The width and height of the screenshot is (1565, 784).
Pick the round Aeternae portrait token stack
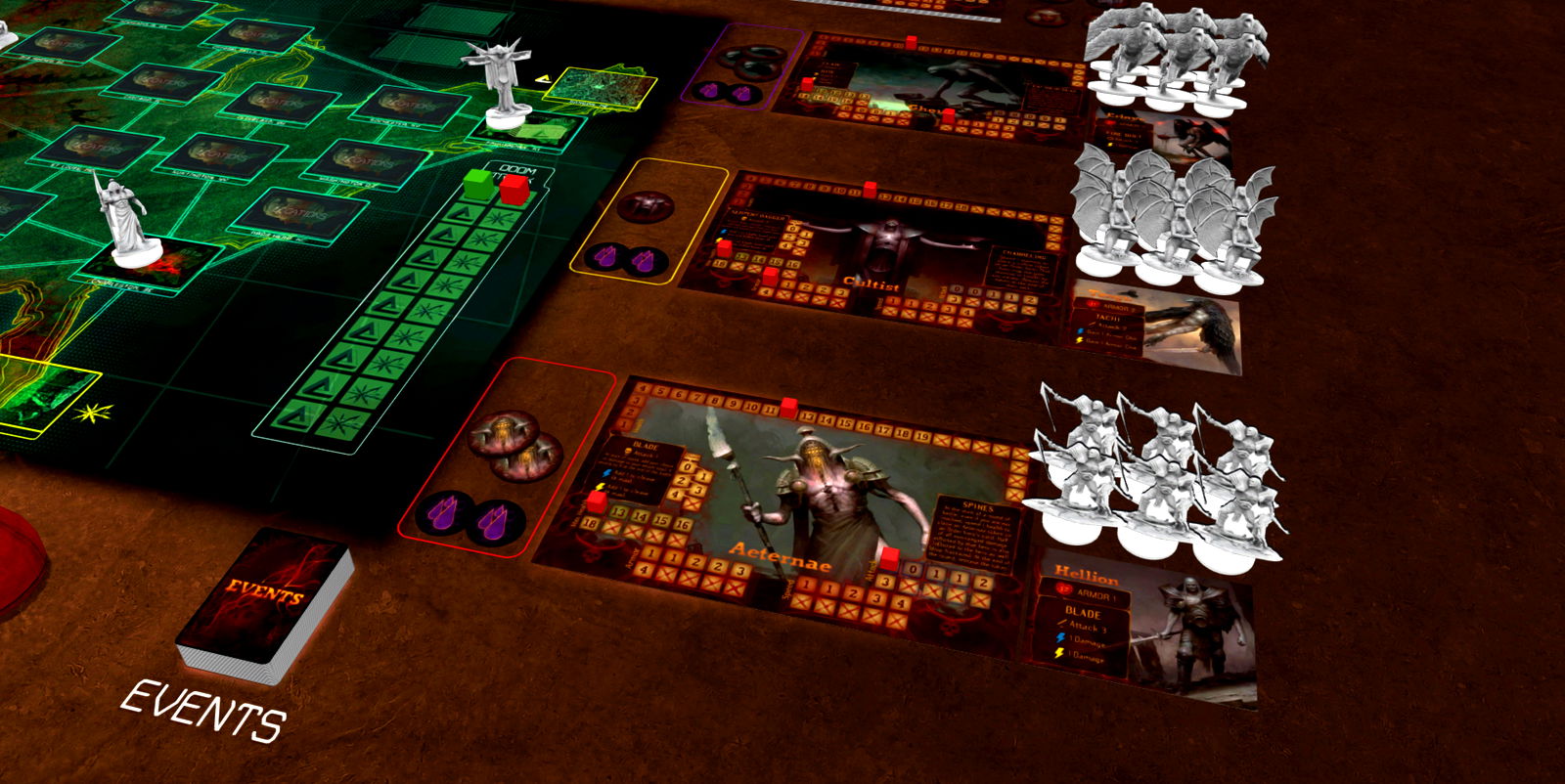514,445
